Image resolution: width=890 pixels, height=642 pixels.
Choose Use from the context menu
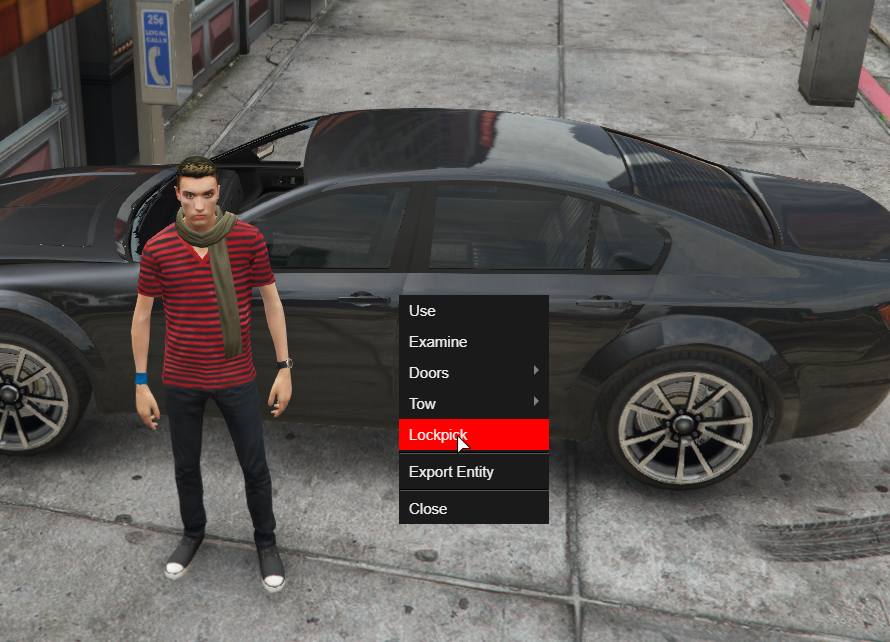click(472, 311)
